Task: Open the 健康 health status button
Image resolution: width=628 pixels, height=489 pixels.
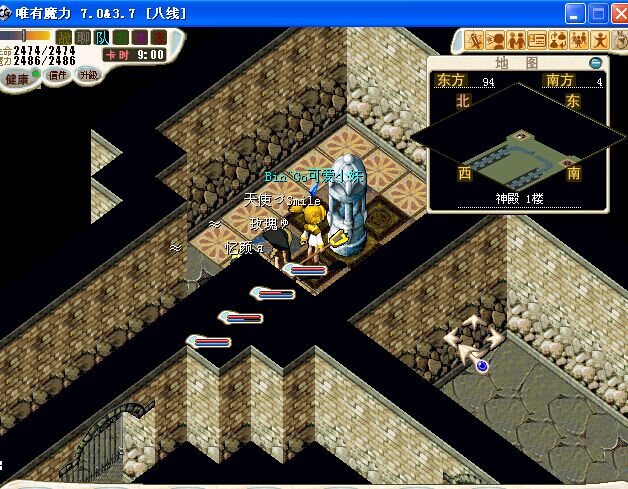Action: click(x=17, y=78)
